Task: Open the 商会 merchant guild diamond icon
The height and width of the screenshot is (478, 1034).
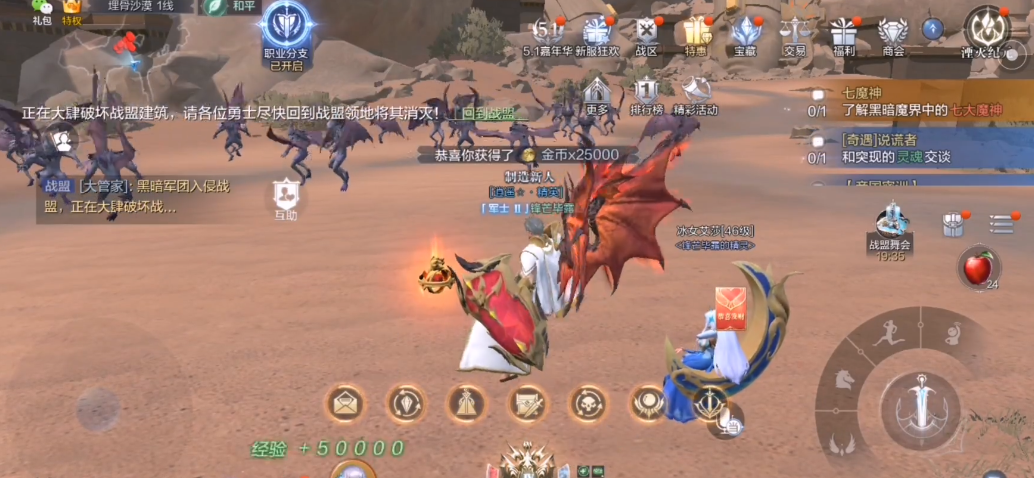Action: click(x=893, y=31)
